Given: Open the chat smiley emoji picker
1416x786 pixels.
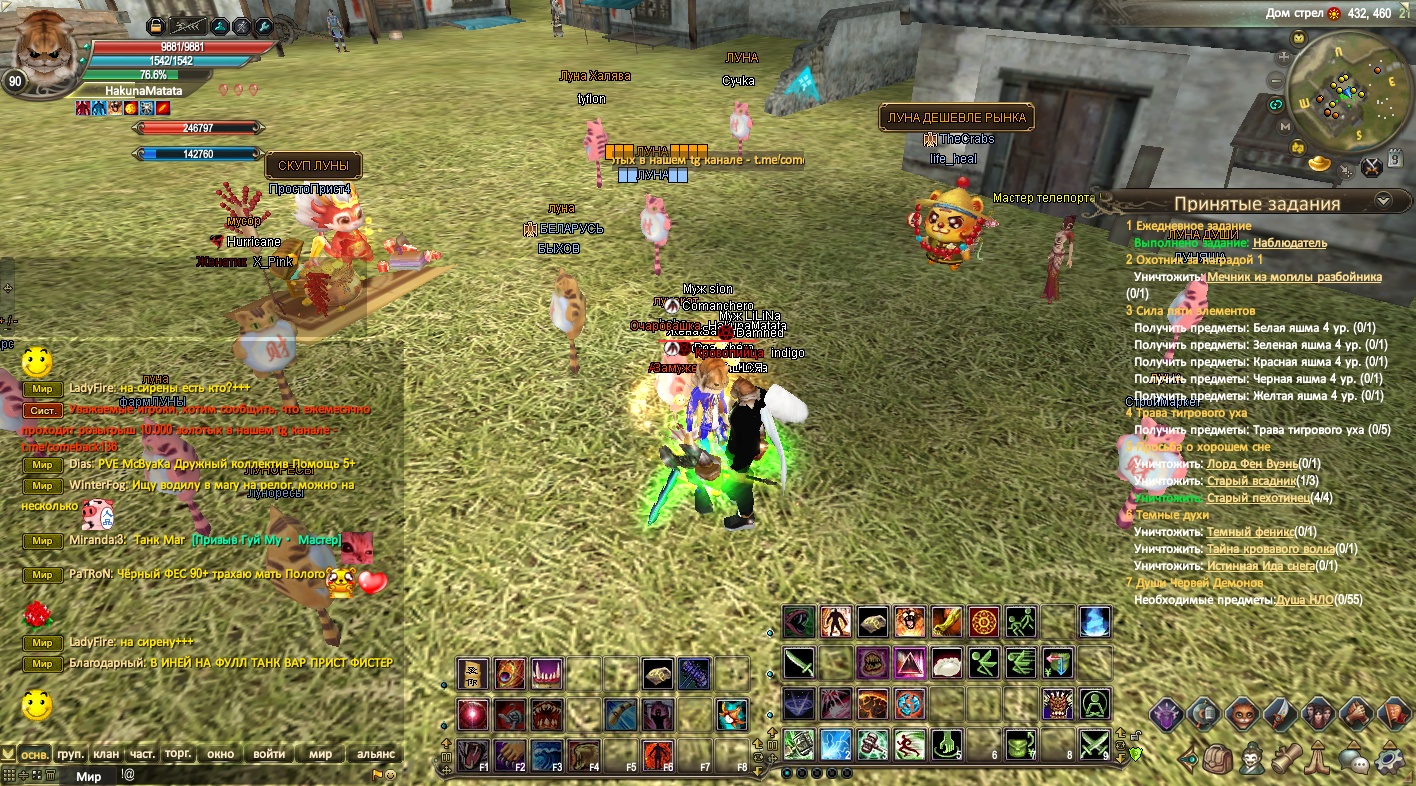Looking at the screenshot, I should coord(390,775).
